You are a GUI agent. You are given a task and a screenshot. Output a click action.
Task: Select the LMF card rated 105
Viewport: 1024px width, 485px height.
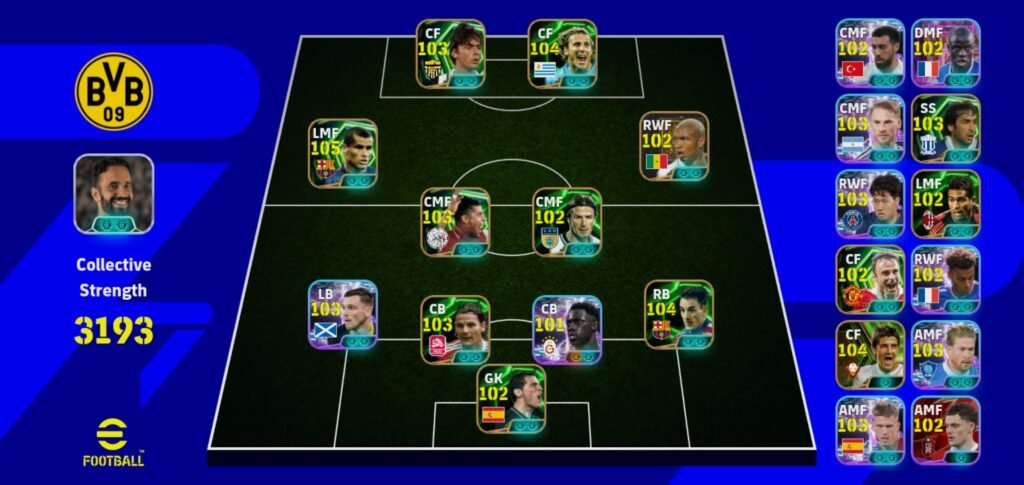coord(342,154)
